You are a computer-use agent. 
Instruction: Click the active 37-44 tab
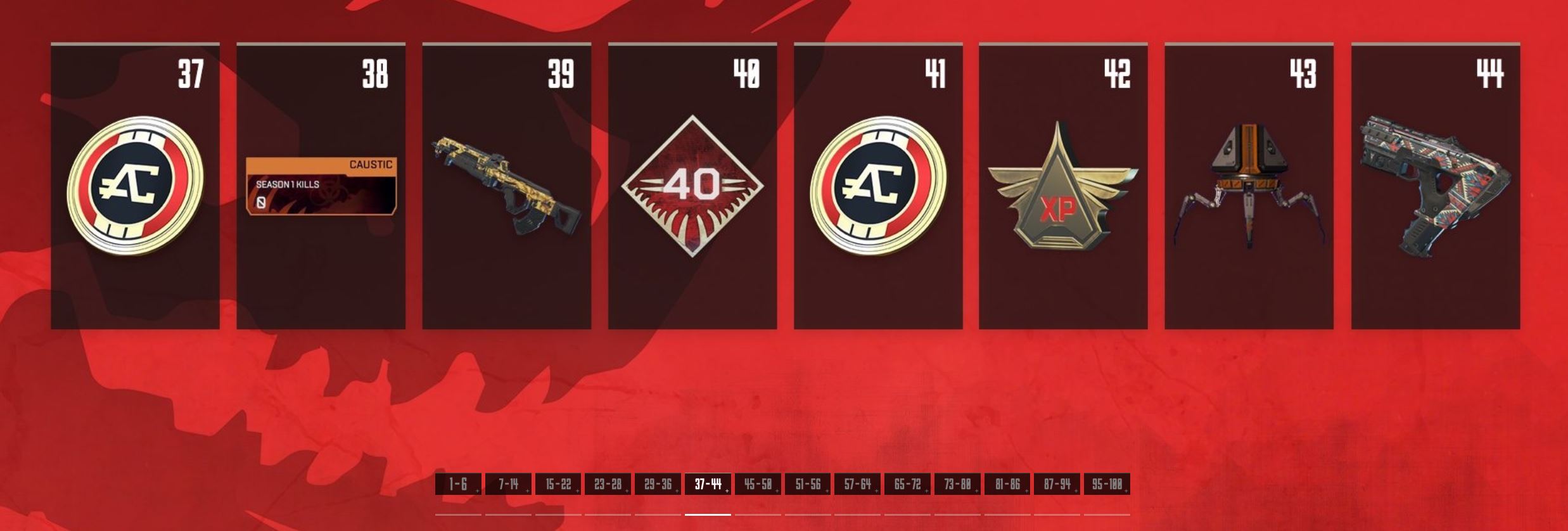point(708,485)
